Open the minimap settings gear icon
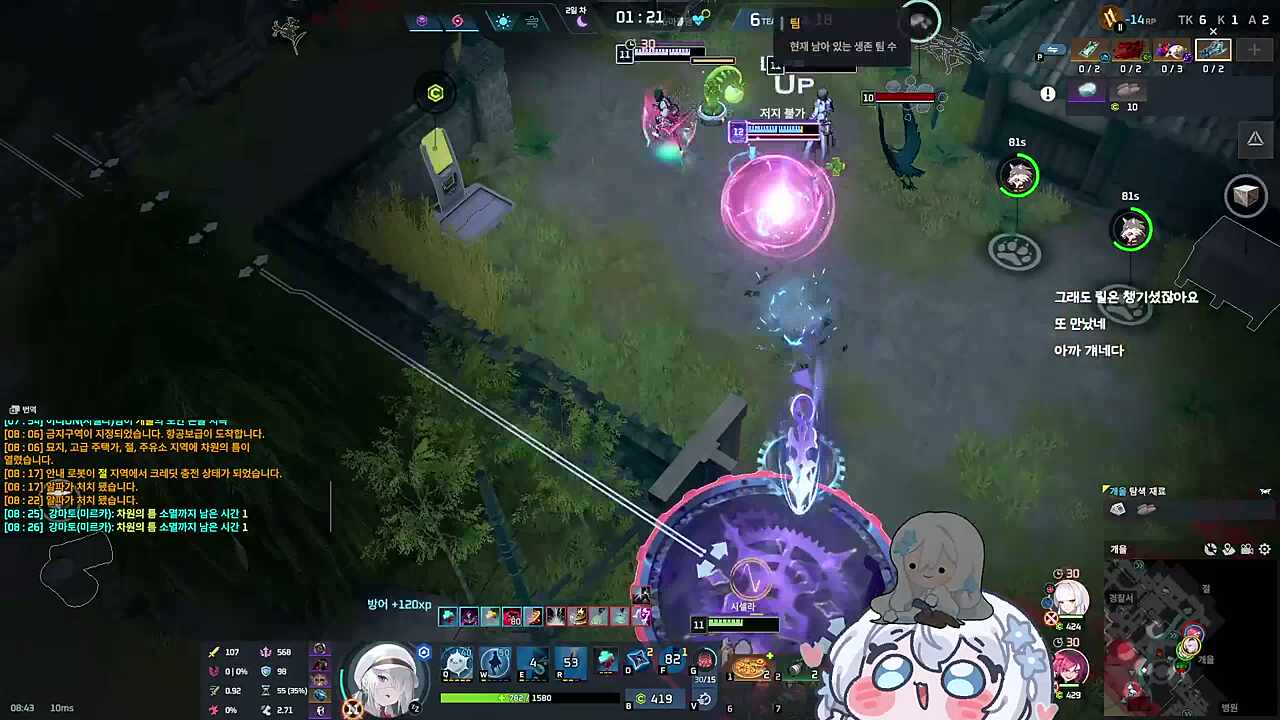 [1264, 549]
